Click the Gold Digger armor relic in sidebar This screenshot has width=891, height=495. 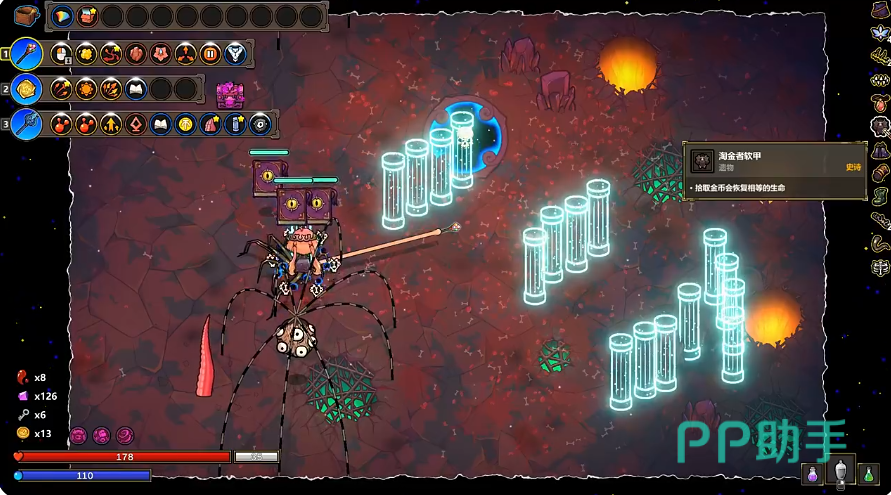click(880, 126)
